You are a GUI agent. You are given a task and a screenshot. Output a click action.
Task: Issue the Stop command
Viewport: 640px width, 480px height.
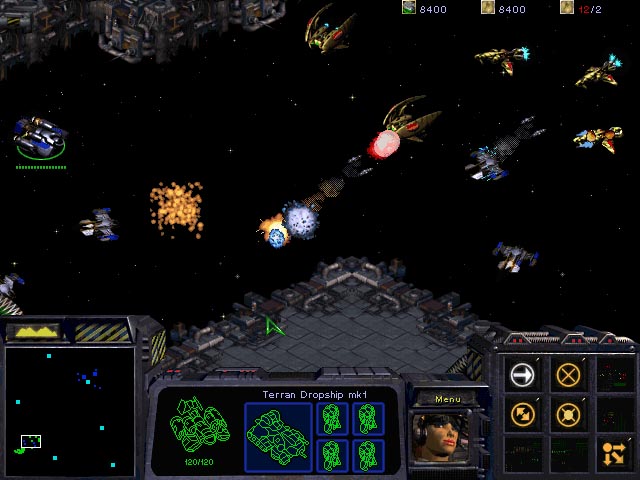(x=568, y=374)
